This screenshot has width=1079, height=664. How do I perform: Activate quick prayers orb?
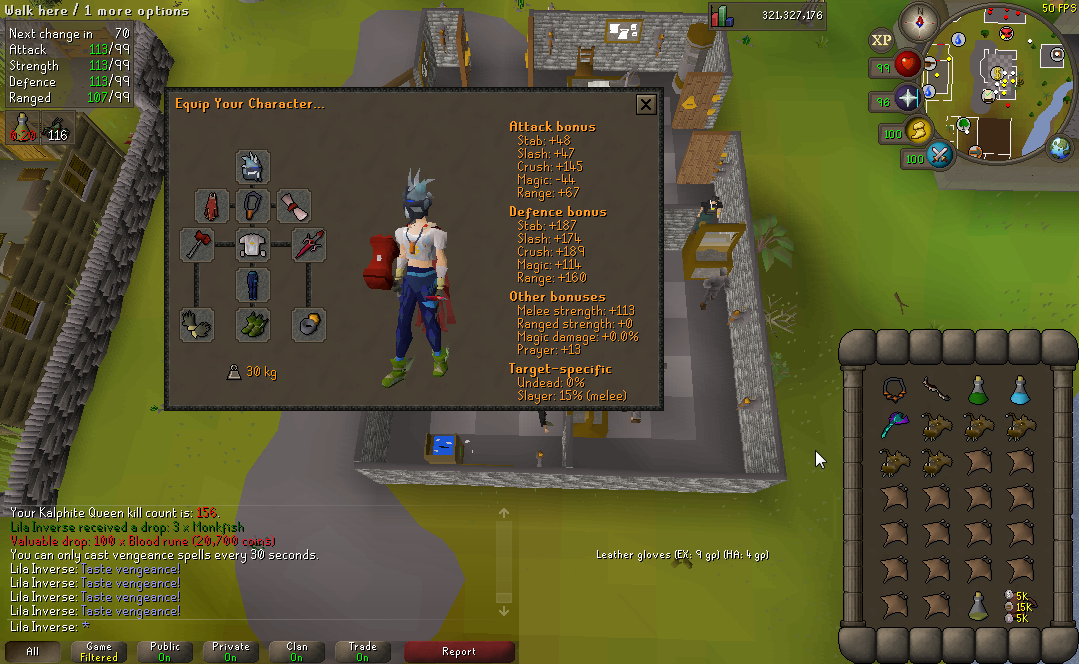coord(908,98)
